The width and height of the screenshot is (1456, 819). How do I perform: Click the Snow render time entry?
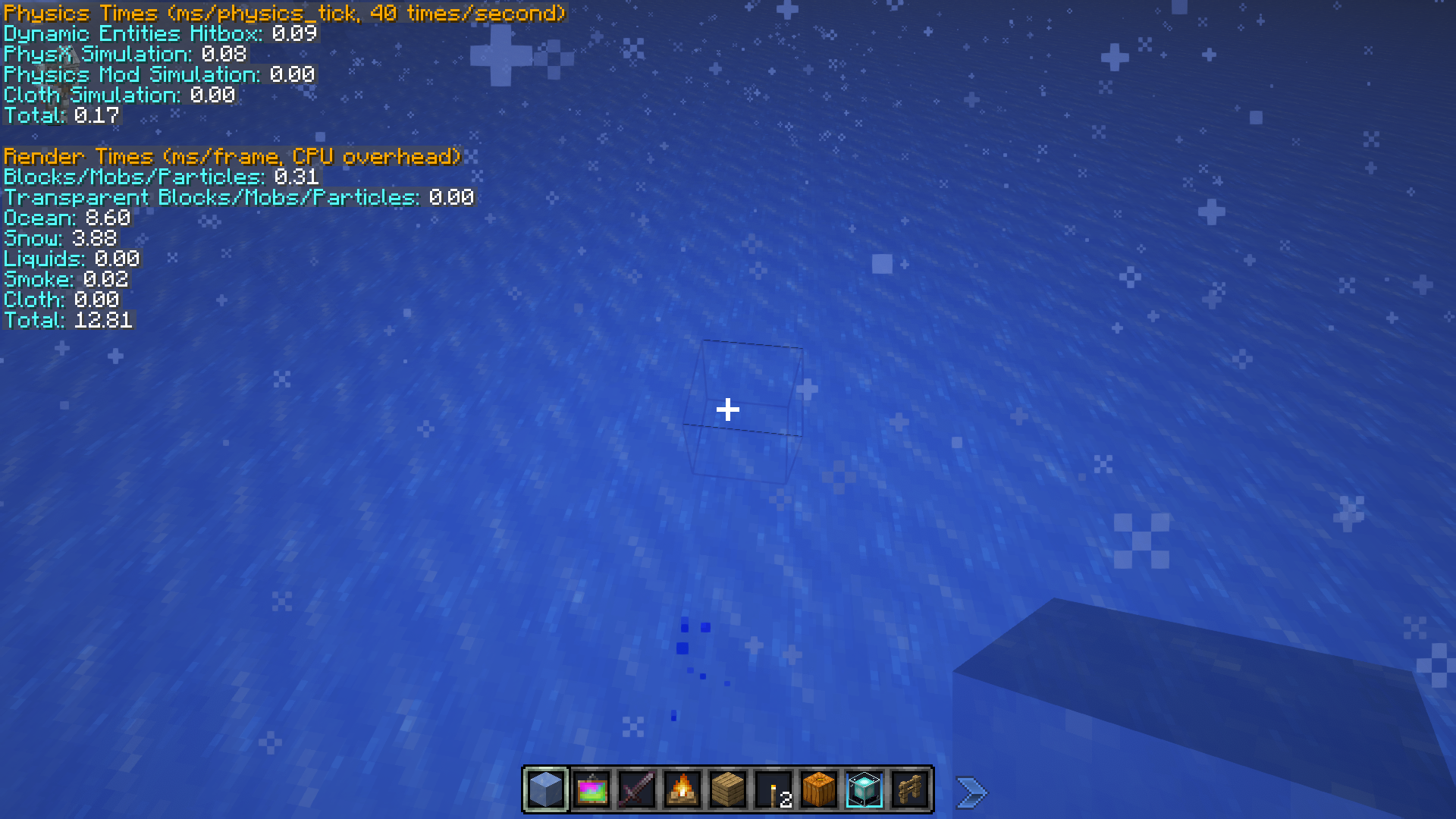click(58, 238)
